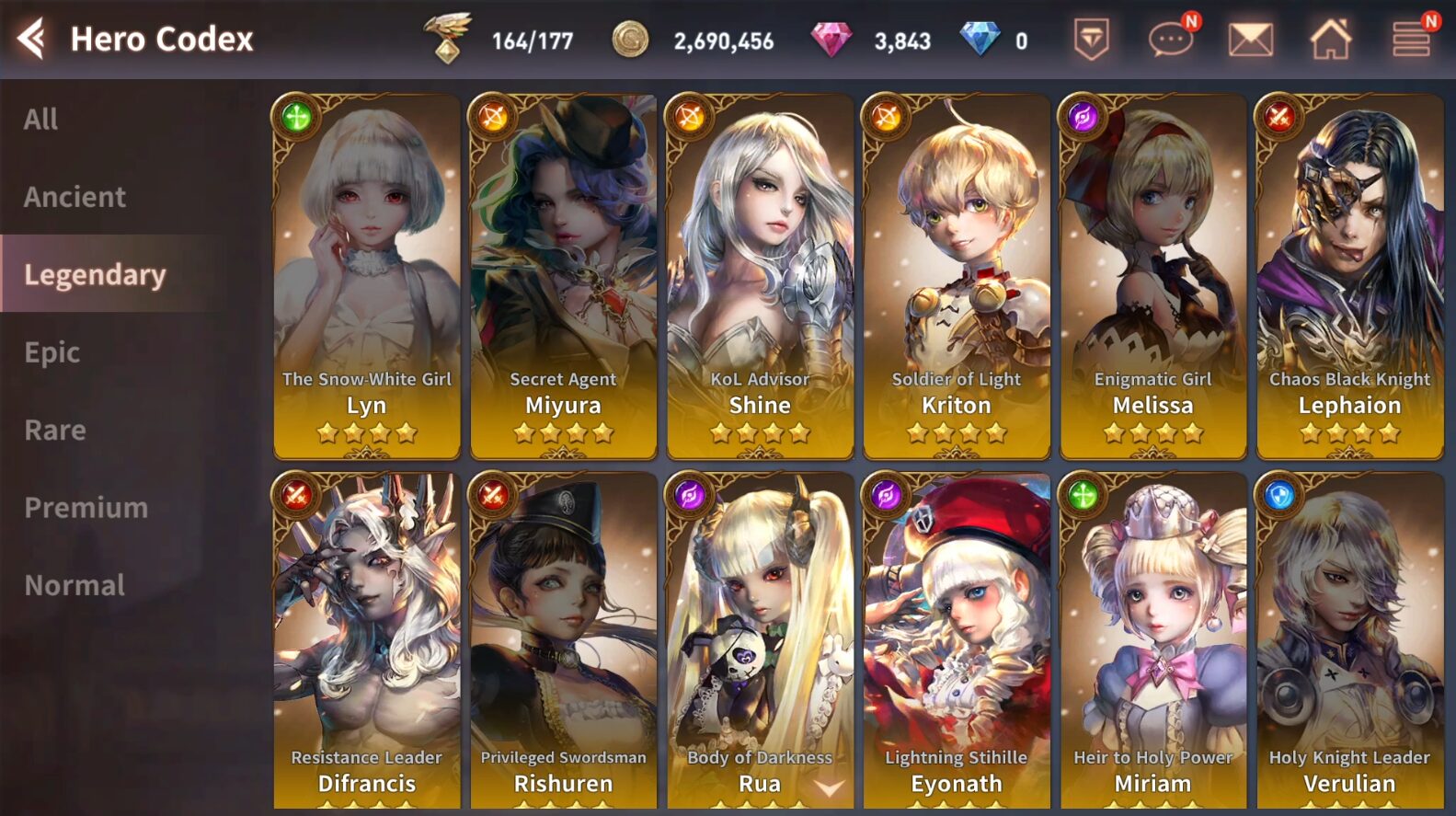The image size is (1456, 816).
Task: Click the gem shield emblem icon
Action: click(x=1090, y=39)
